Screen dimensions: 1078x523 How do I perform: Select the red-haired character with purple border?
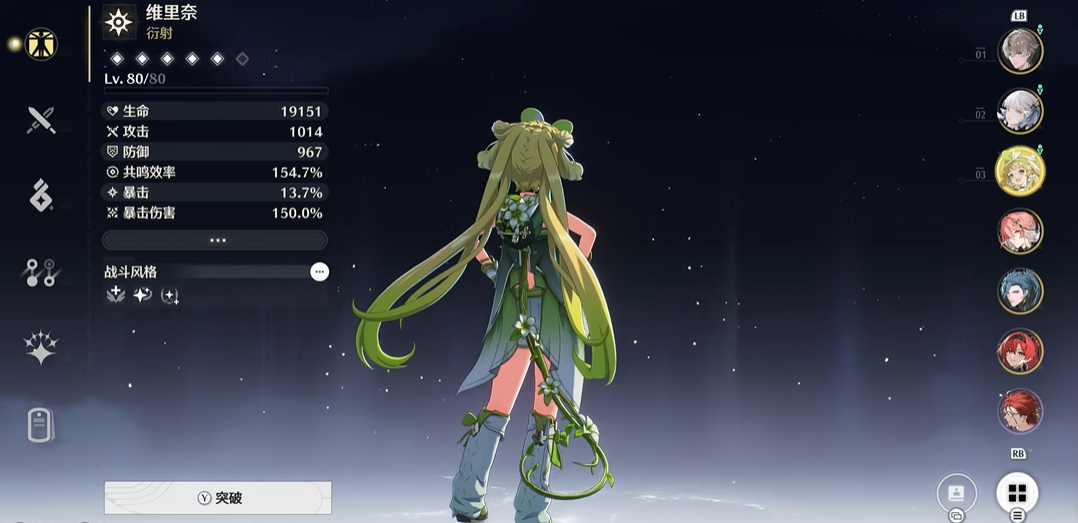(x=1020, y=411)
